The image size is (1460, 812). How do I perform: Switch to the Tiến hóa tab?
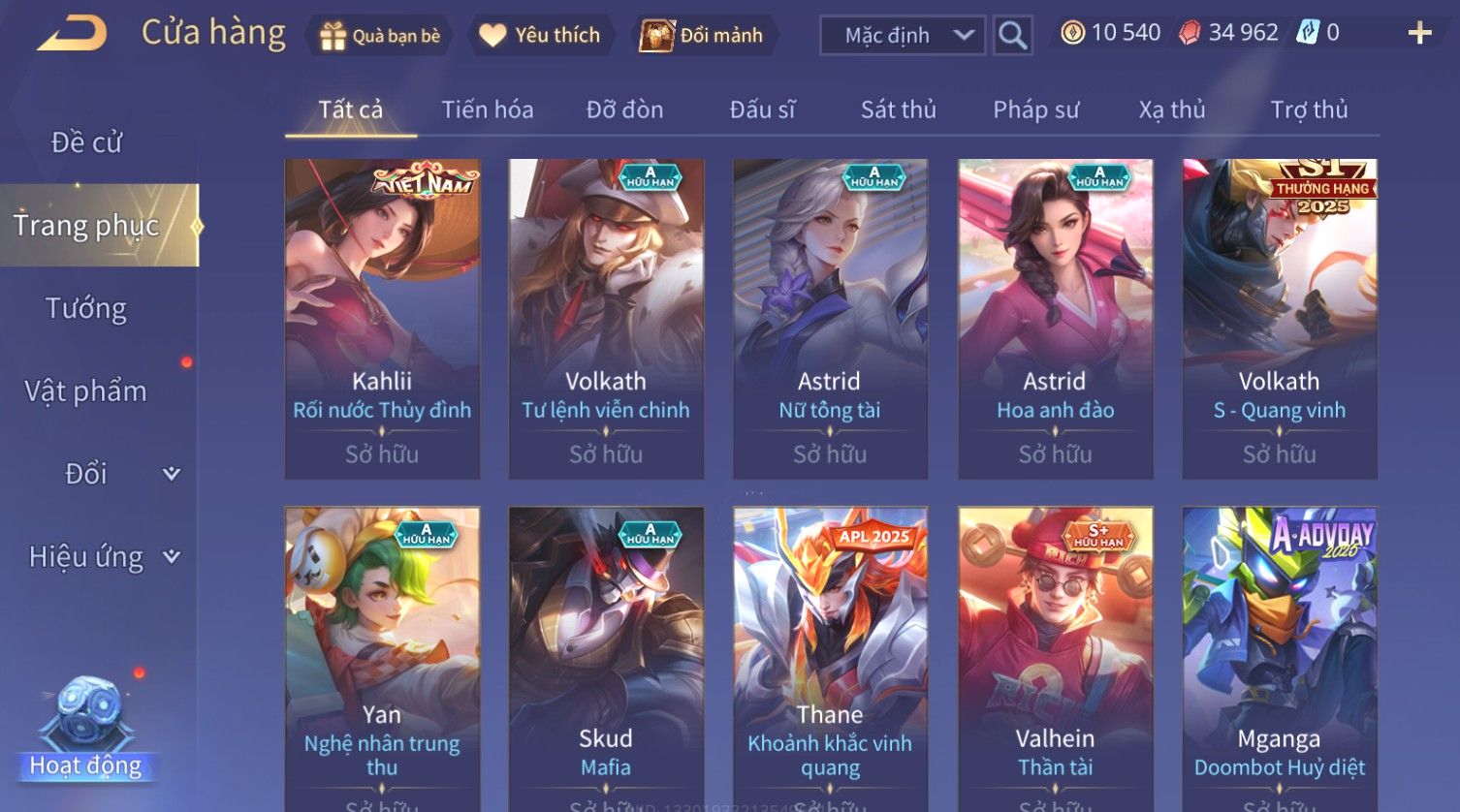click(487, 109)
